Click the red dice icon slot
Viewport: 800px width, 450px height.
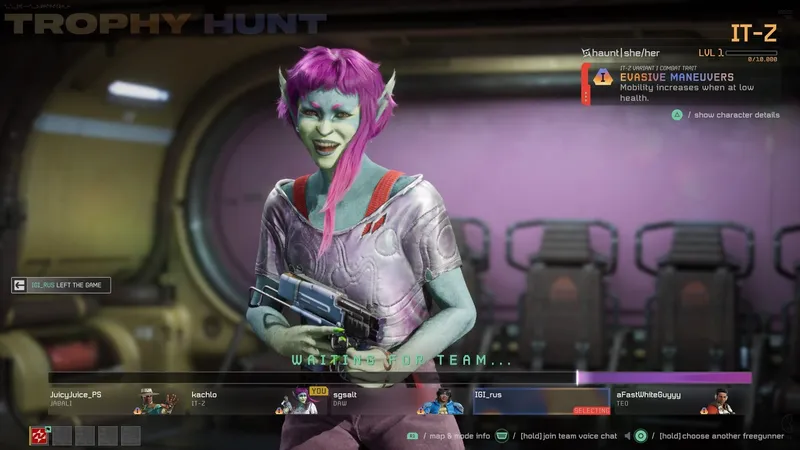[x=38, y=435]
